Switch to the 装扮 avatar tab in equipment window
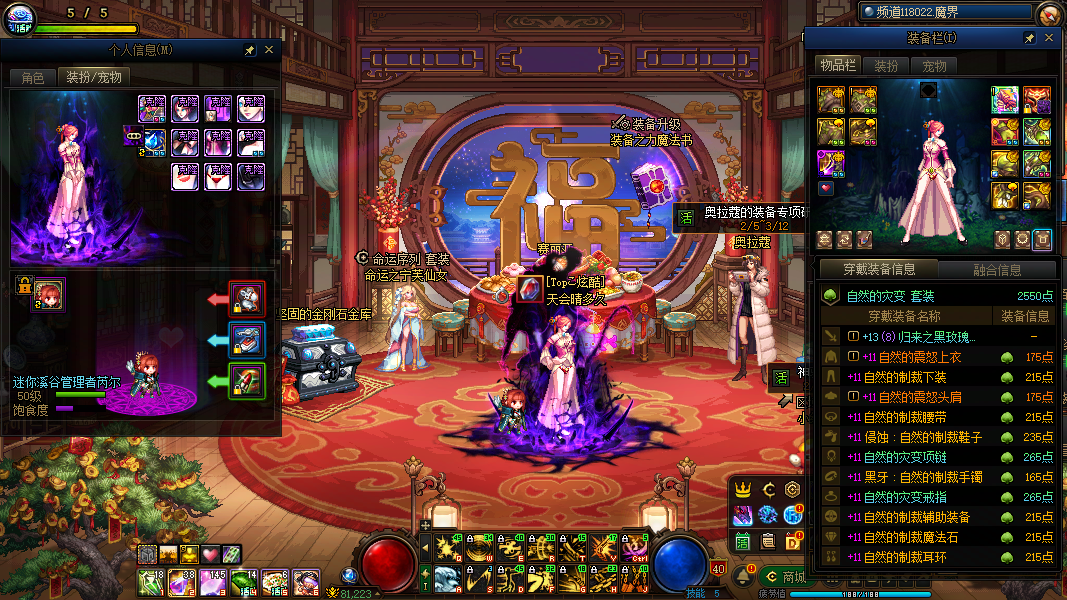 (886, 66)
